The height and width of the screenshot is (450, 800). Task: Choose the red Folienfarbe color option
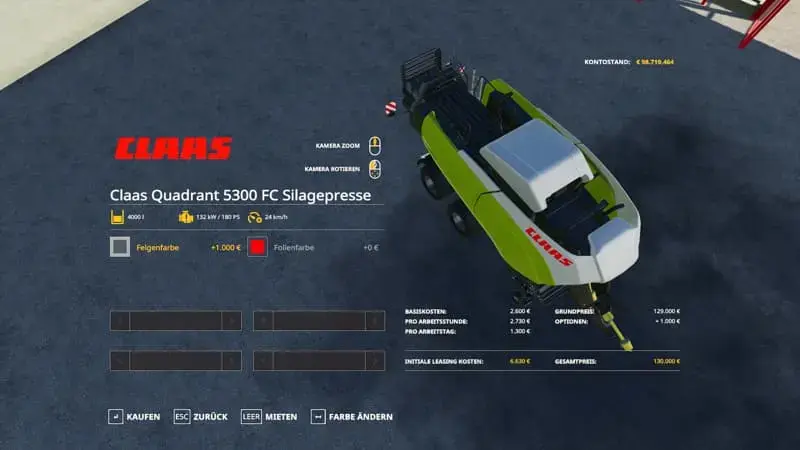point(258,247)
